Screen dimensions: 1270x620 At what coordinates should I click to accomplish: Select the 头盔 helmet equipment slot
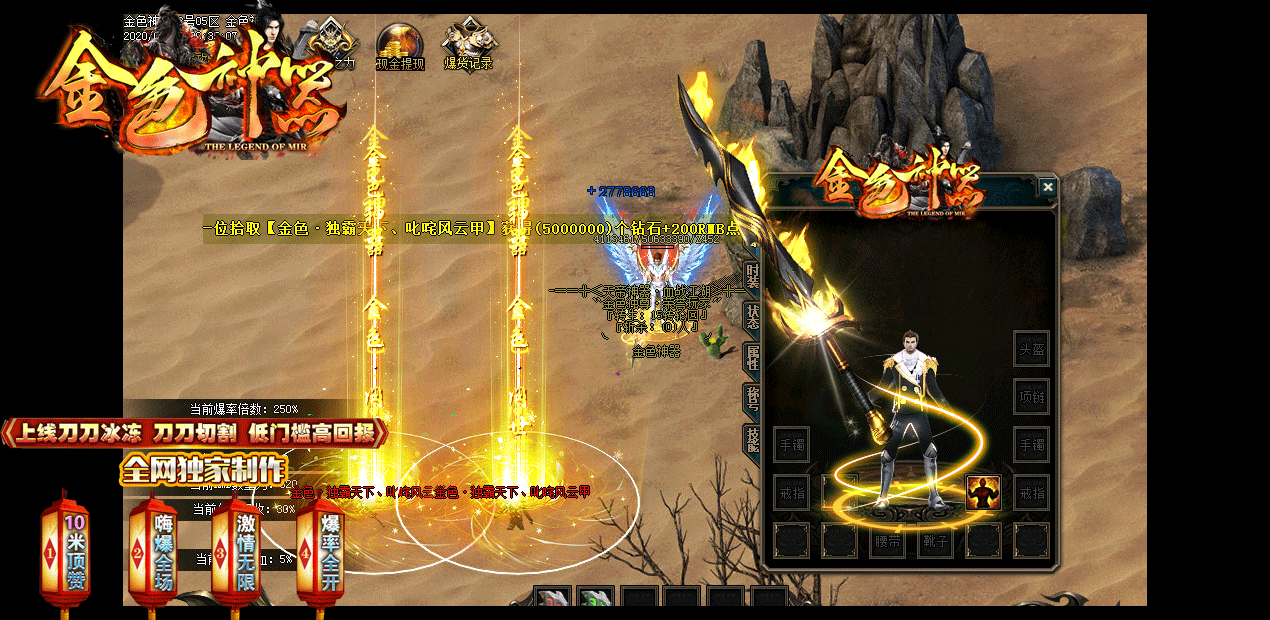(1031, 349)
